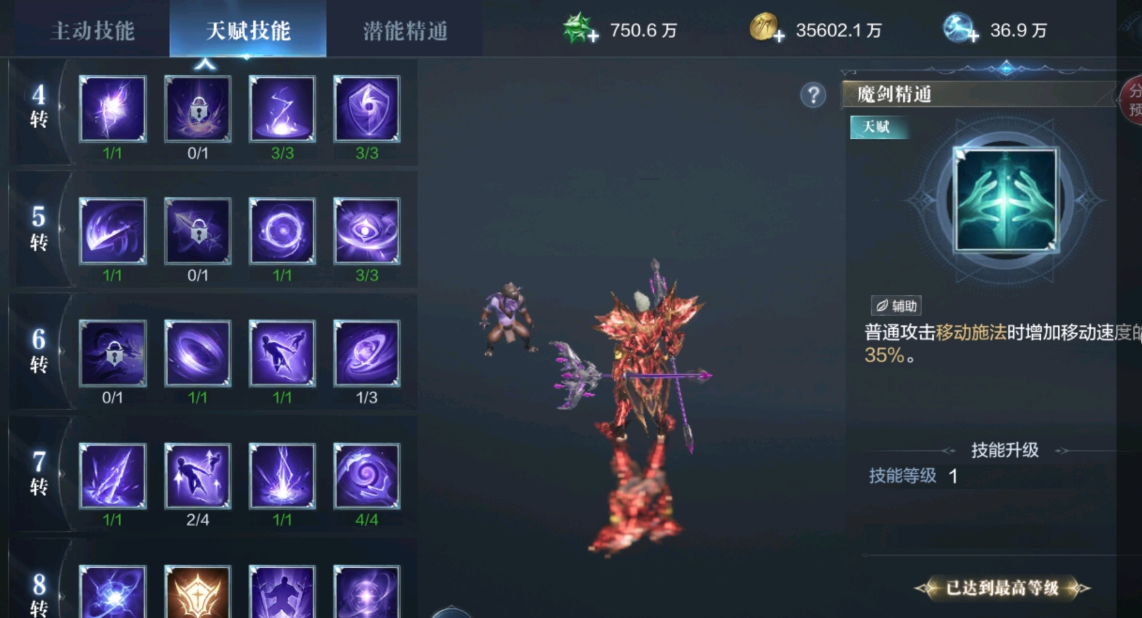
Task: Choose the locked talent in 4转 row
Action: tap(198, 109)
